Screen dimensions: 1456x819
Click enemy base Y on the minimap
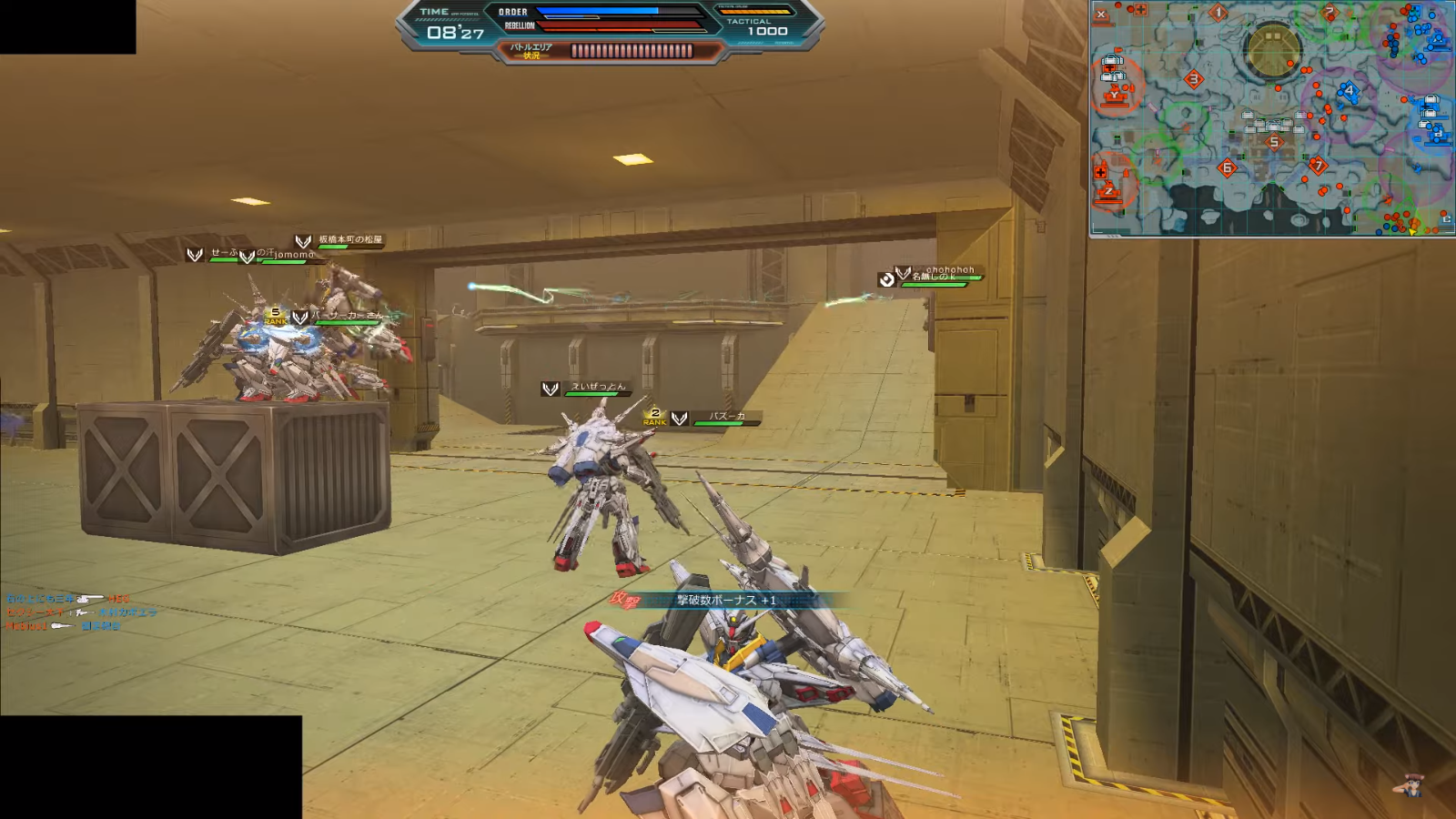pos(1114,94)
